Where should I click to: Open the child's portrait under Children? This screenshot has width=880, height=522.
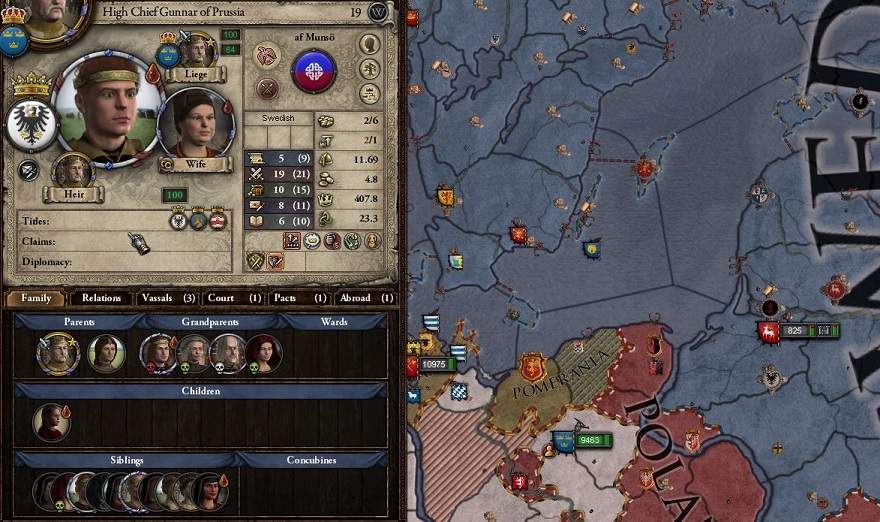pyautogui.click(x=51, y=422)
